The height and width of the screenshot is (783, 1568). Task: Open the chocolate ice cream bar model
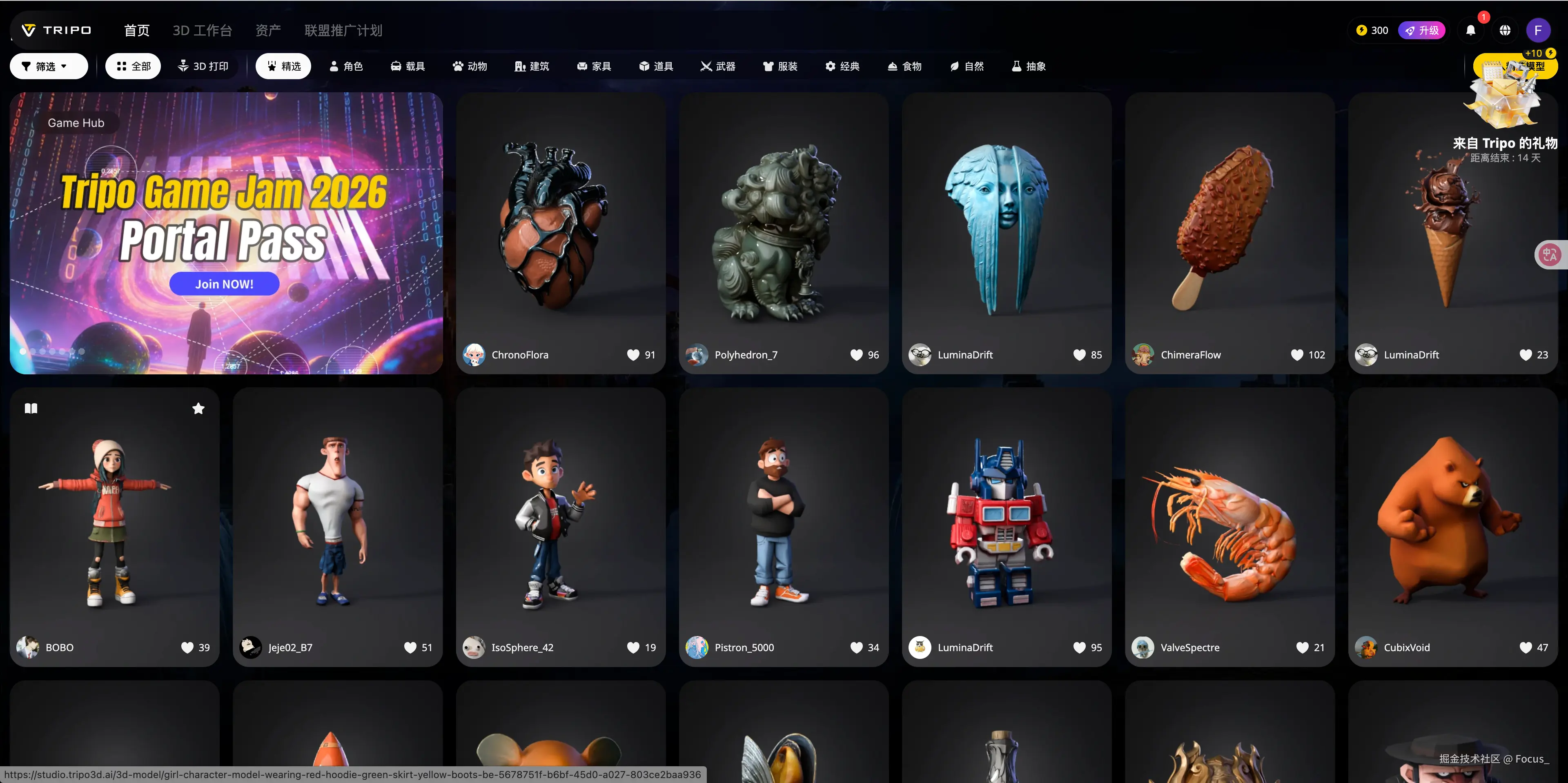(x=1229, y=225)
